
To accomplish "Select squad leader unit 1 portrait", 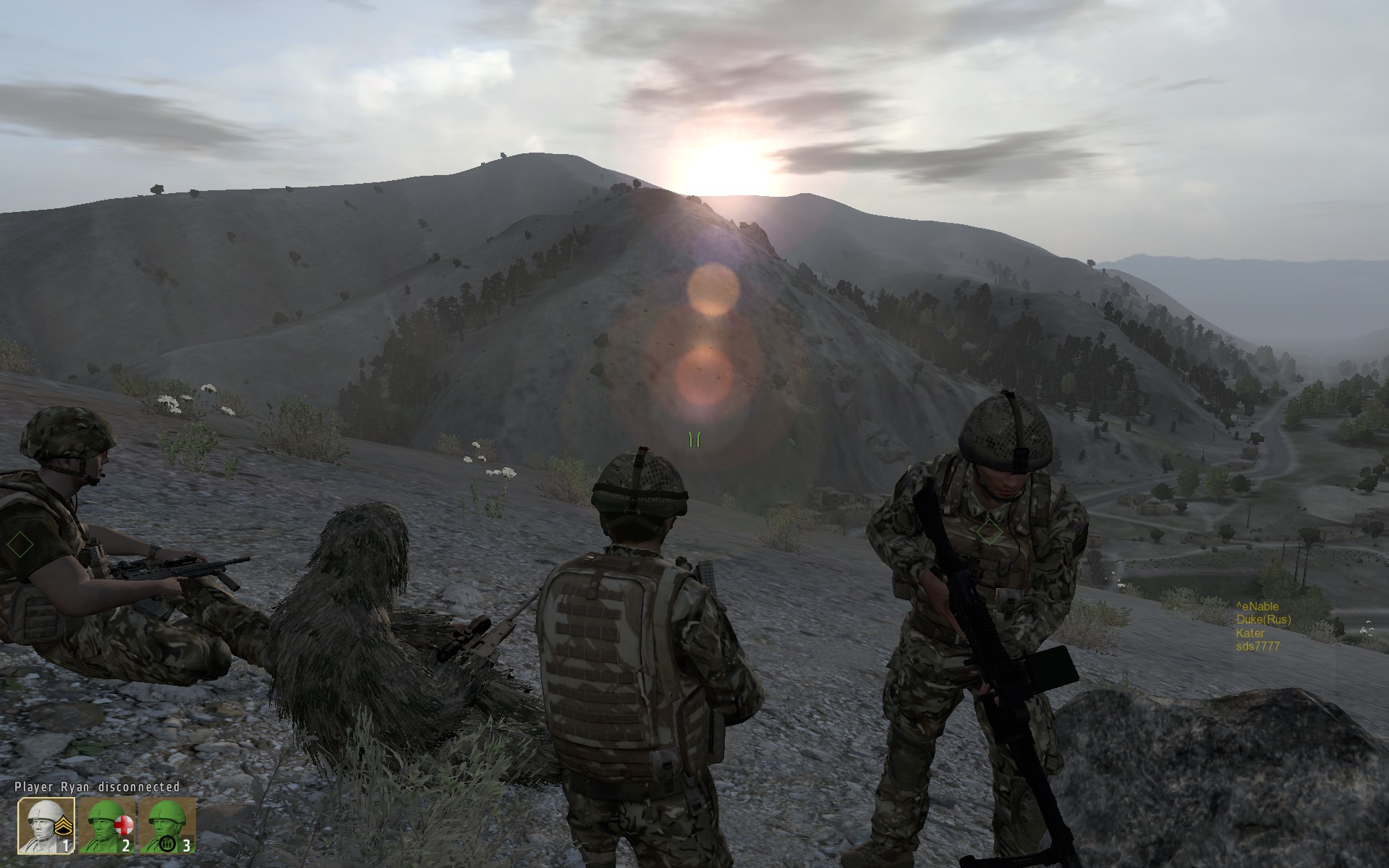I will click(46, 825).
